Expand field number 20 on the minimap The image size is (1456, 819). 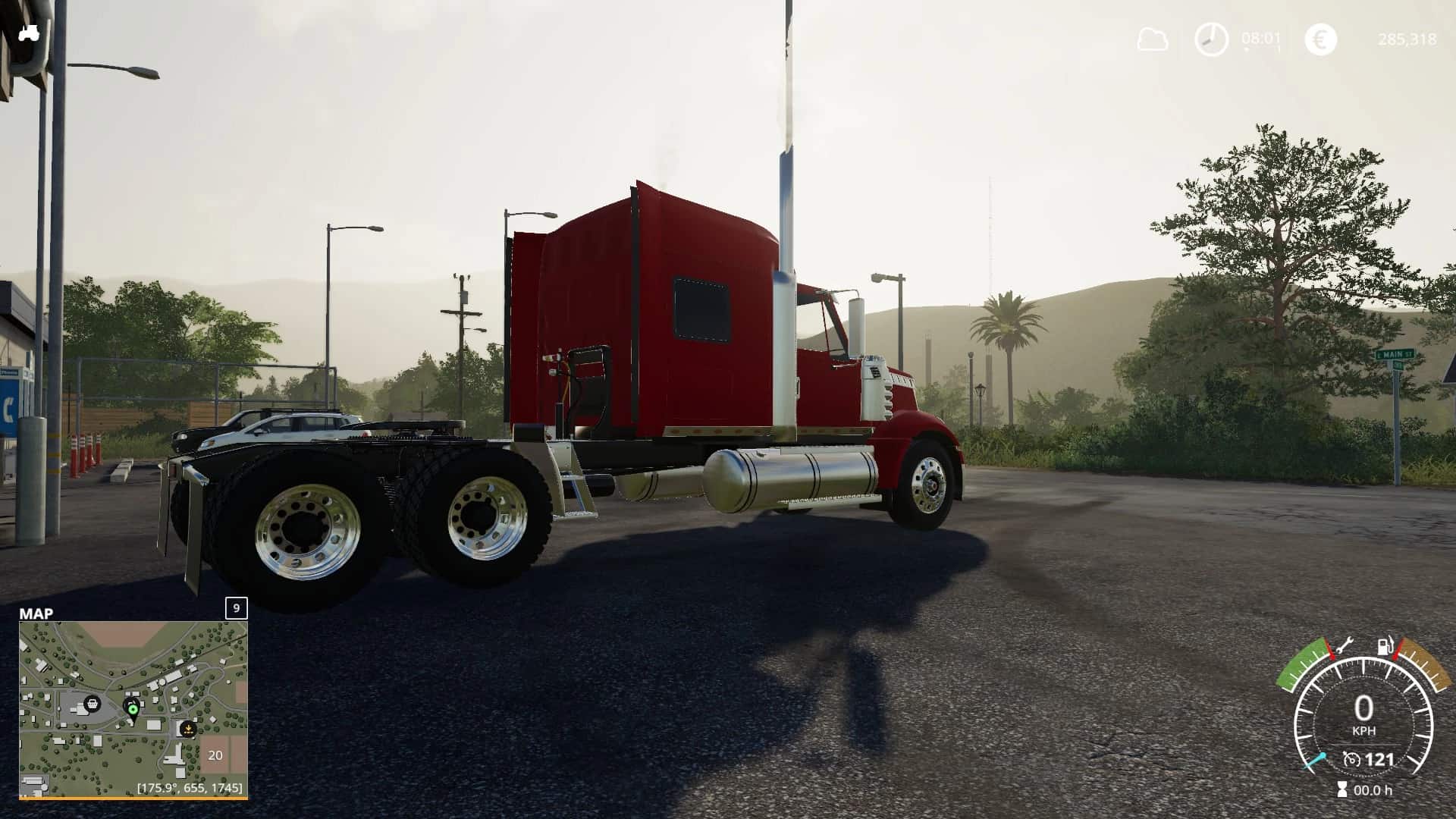pos(214,755)
